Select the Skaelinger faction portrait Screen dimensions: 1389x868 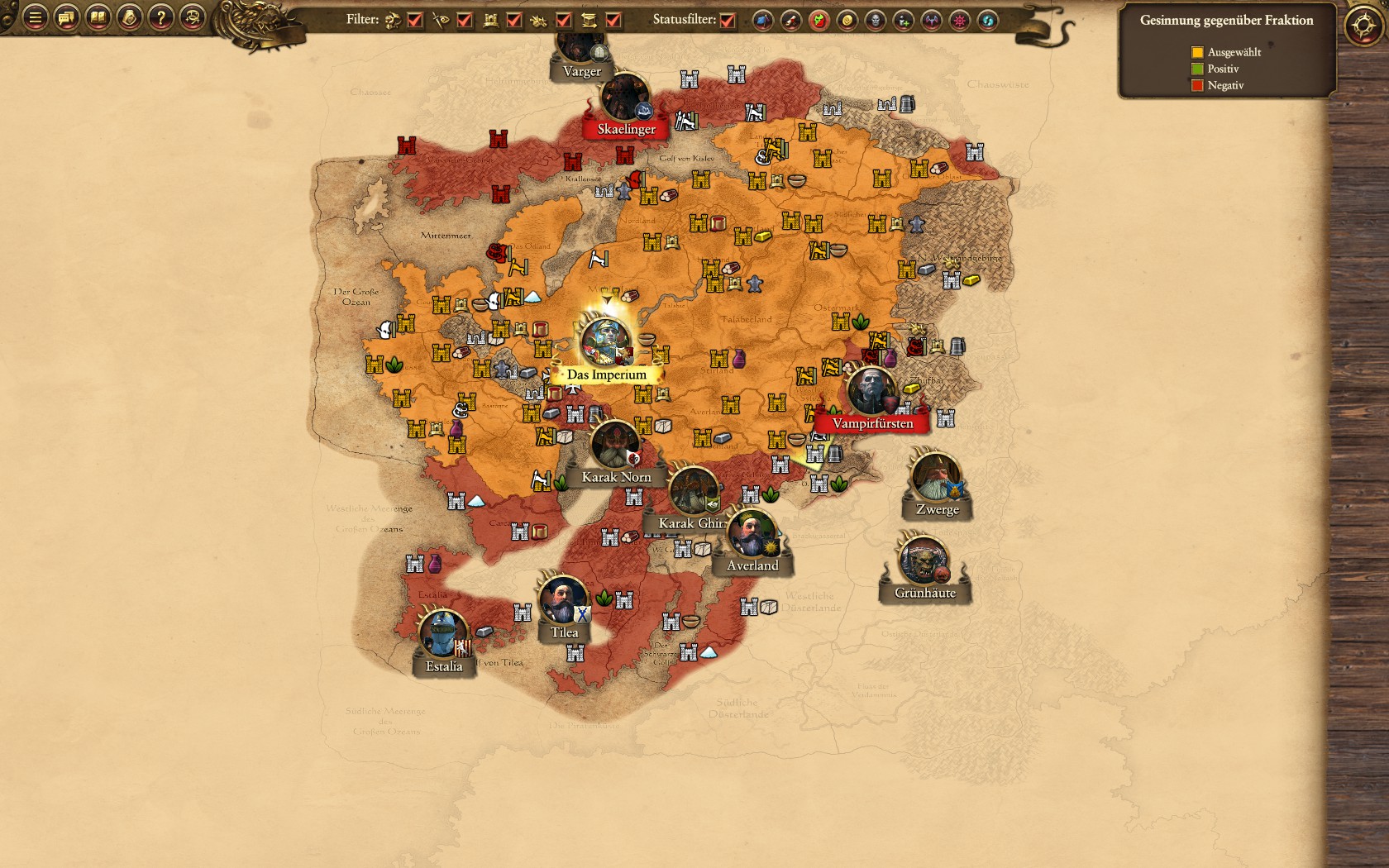coord(625,98)
